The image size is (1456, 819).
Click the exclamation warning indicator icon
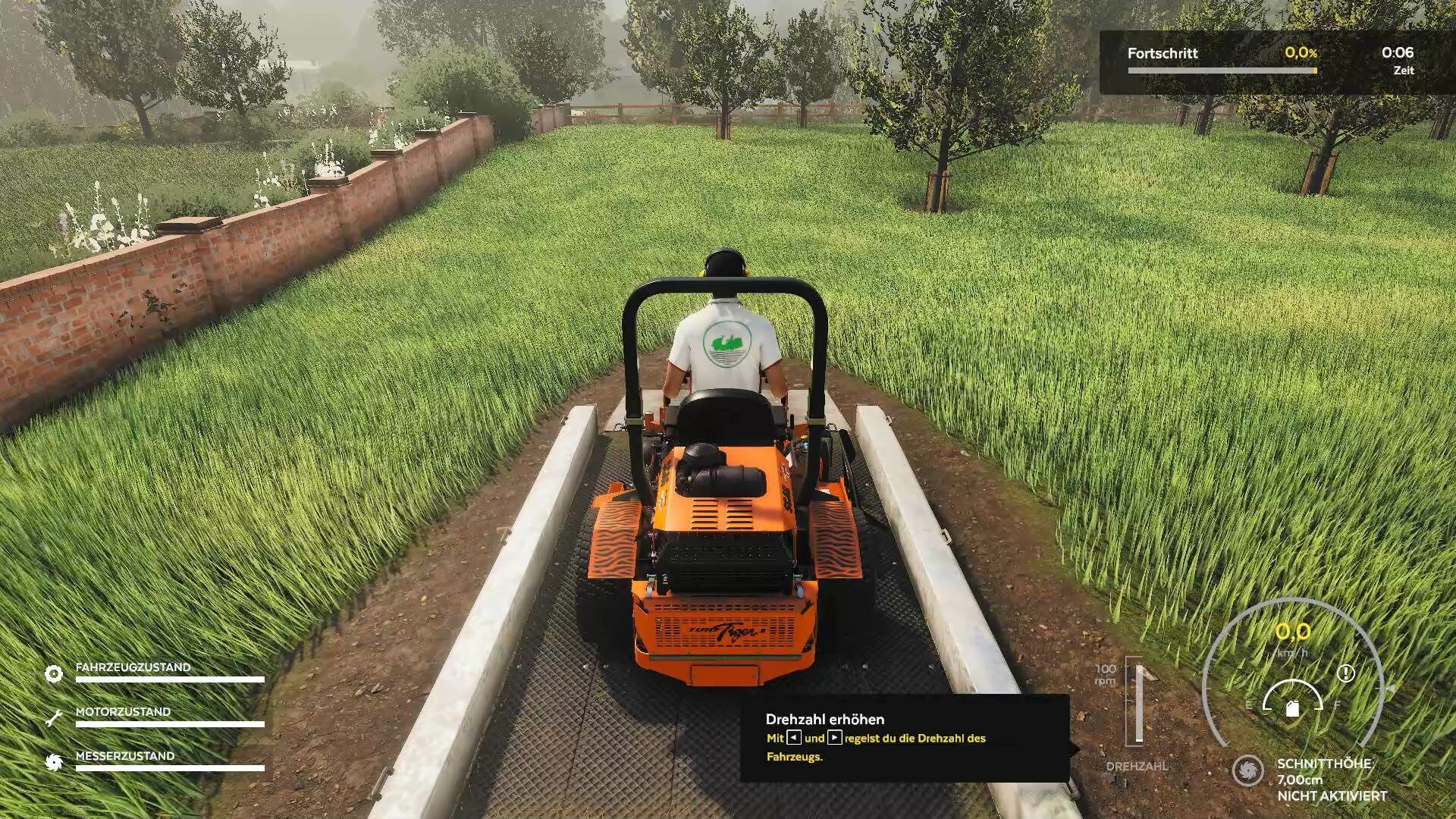click(x=1346, y=673)
